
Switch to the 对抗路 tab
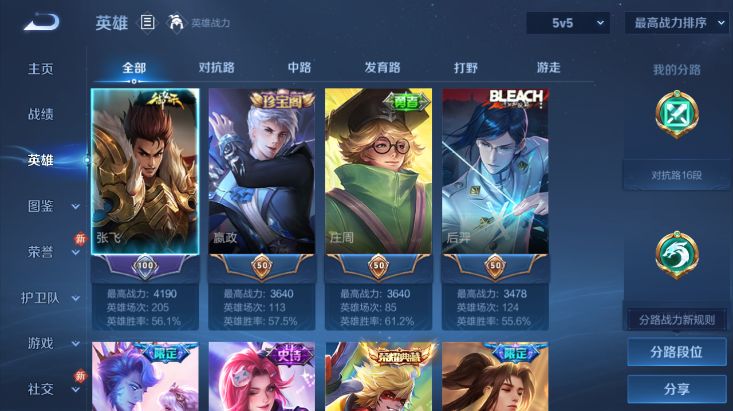coord(216,68)
